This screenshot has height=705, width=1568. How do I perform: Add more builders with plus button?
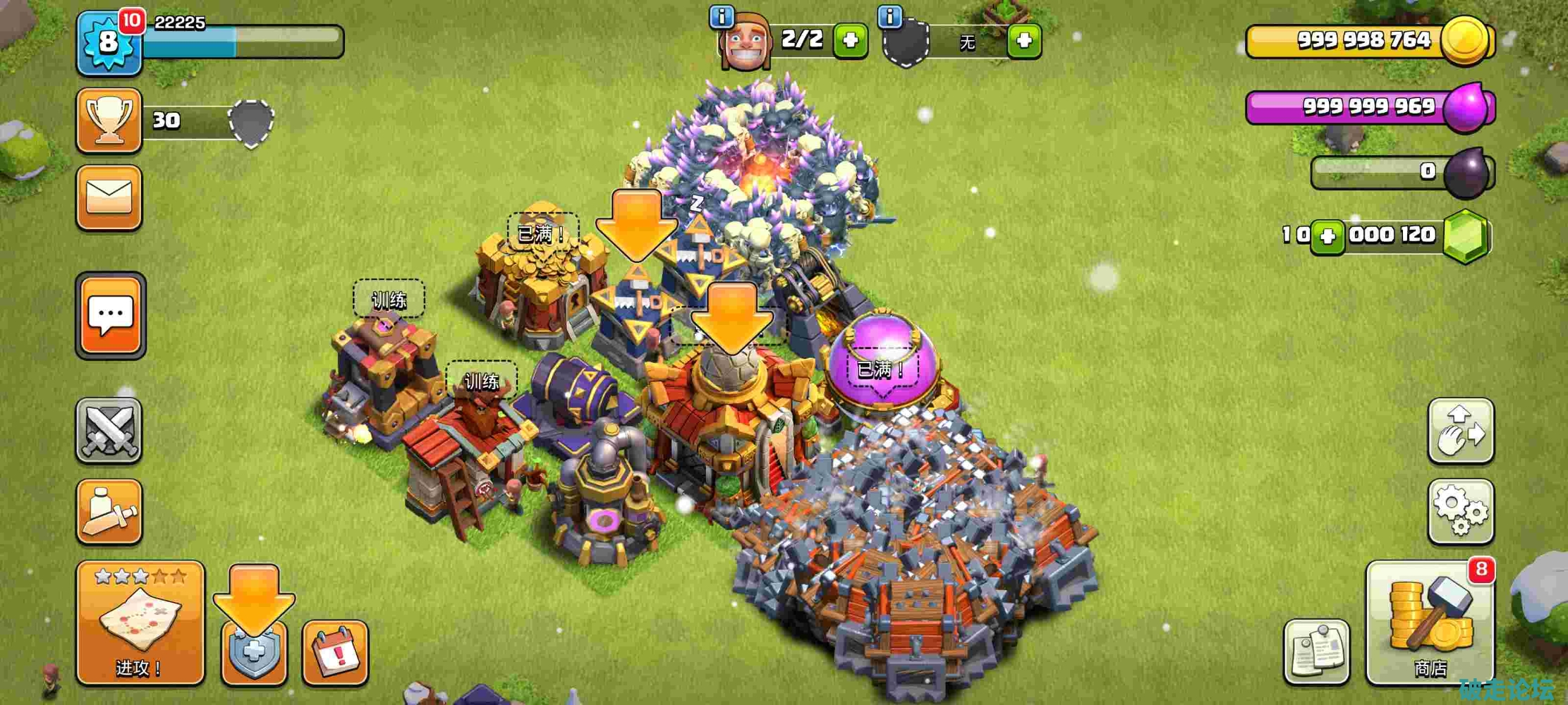(x=850, y=40)
